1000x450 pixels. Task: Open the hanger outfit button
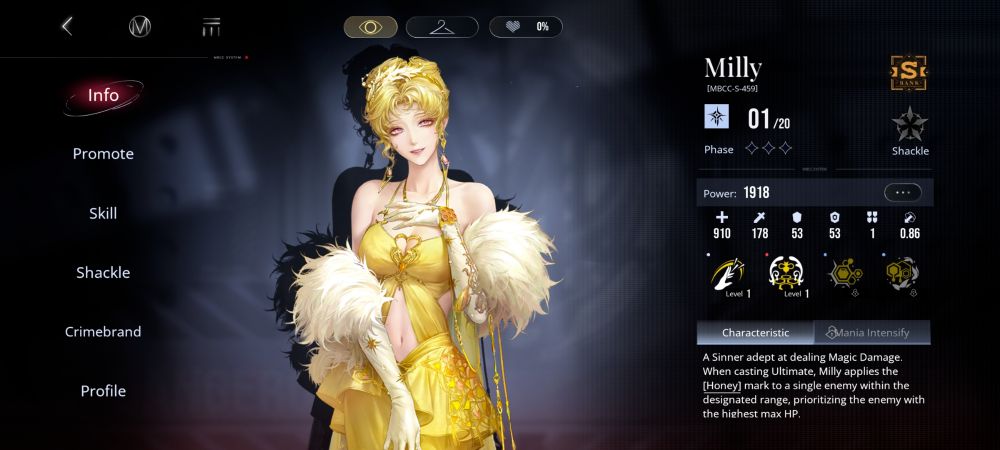pyautogui.click(x=442, y=27)
